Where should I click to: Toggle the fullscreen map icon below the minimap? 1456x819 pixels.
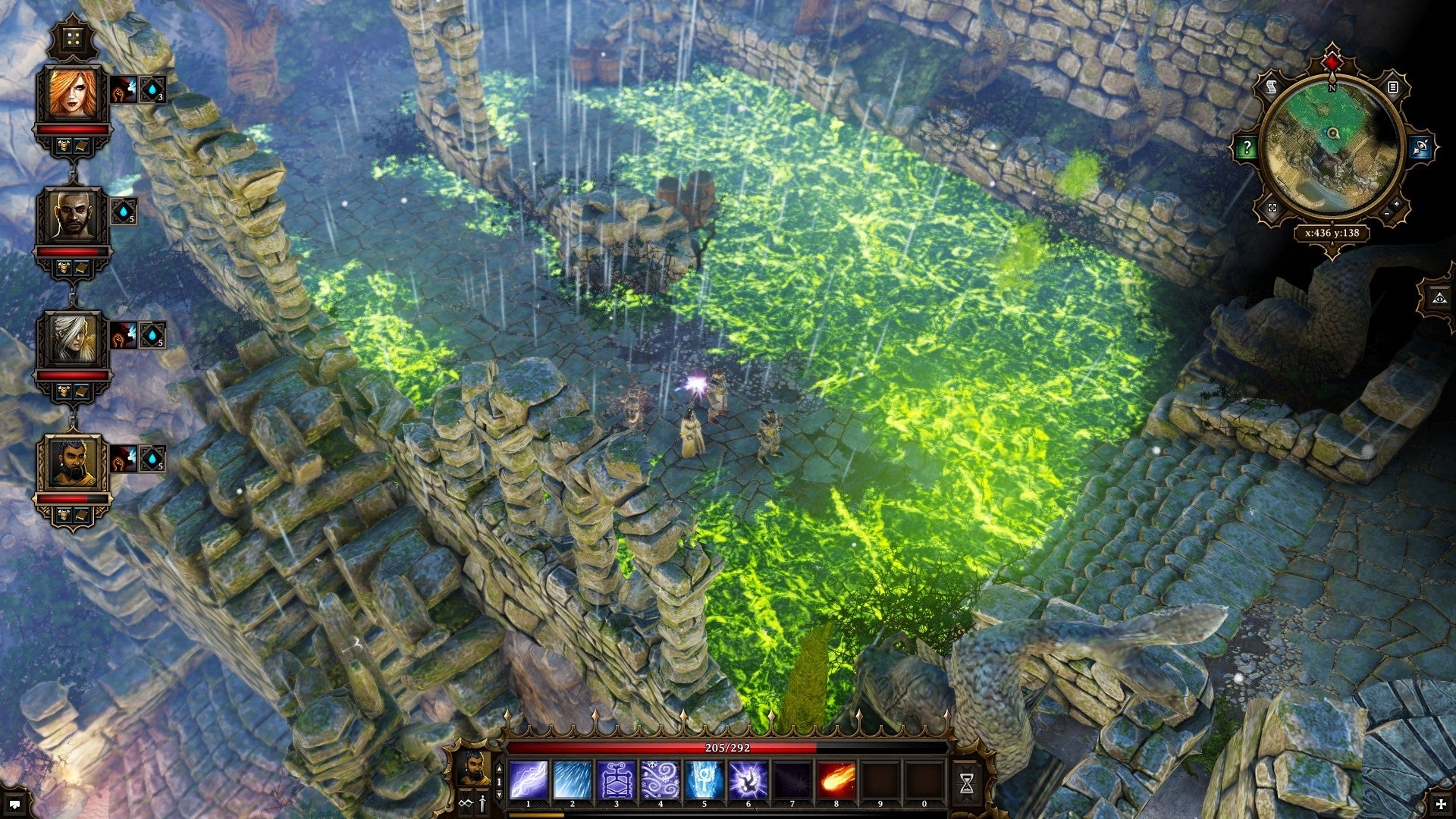[1271, 209]
